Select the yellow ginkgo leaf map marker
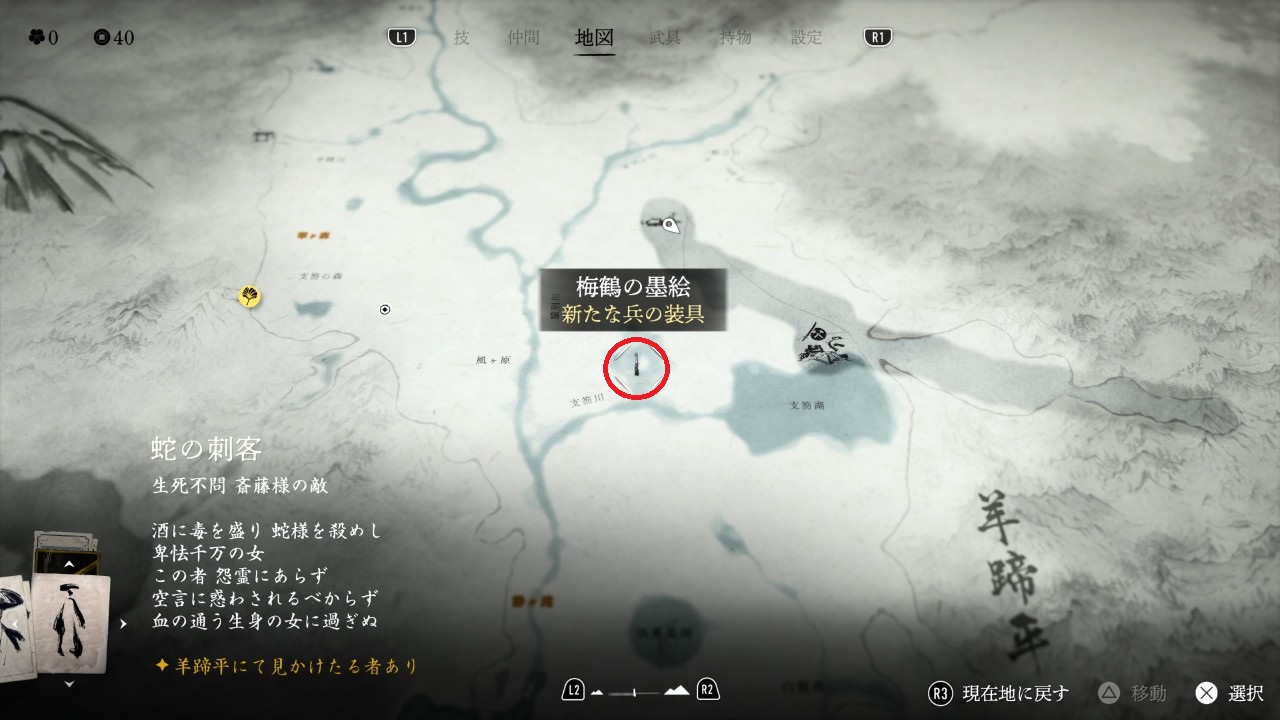 [x=249, y=296]
